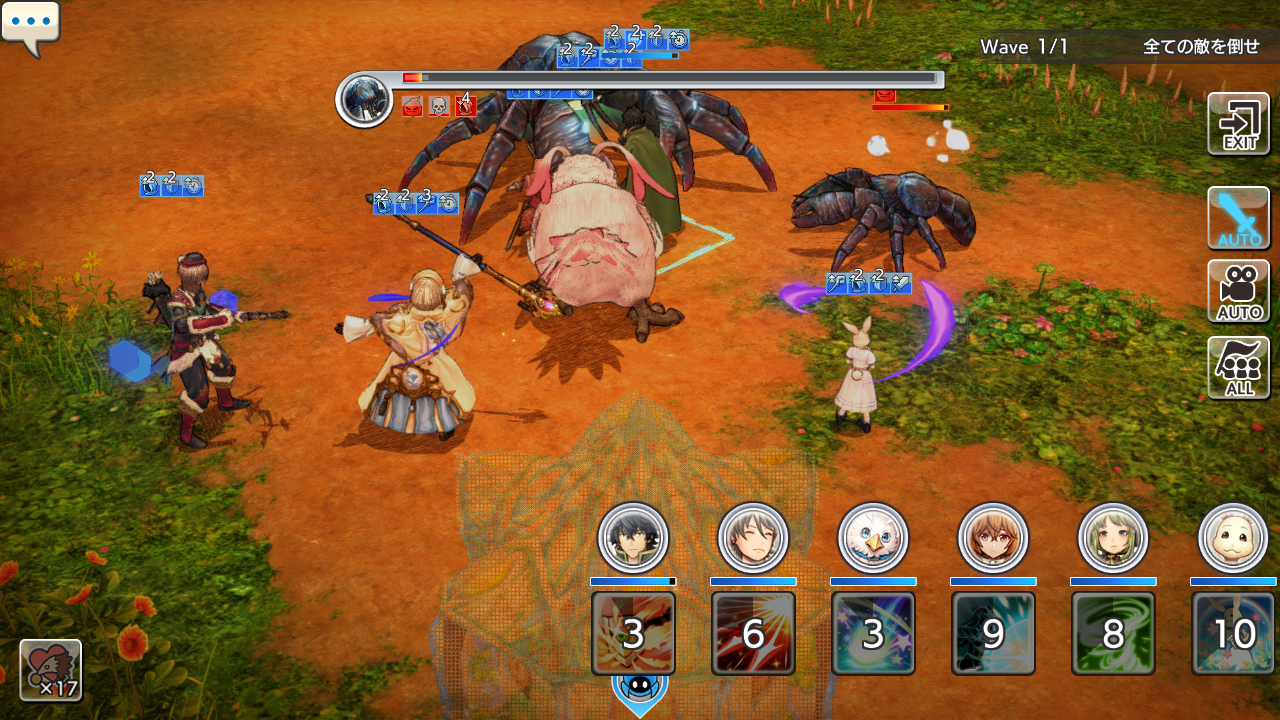Activate the skill with cooldown 6
This screenshot has width=1280, height=720.
[753, 633]
